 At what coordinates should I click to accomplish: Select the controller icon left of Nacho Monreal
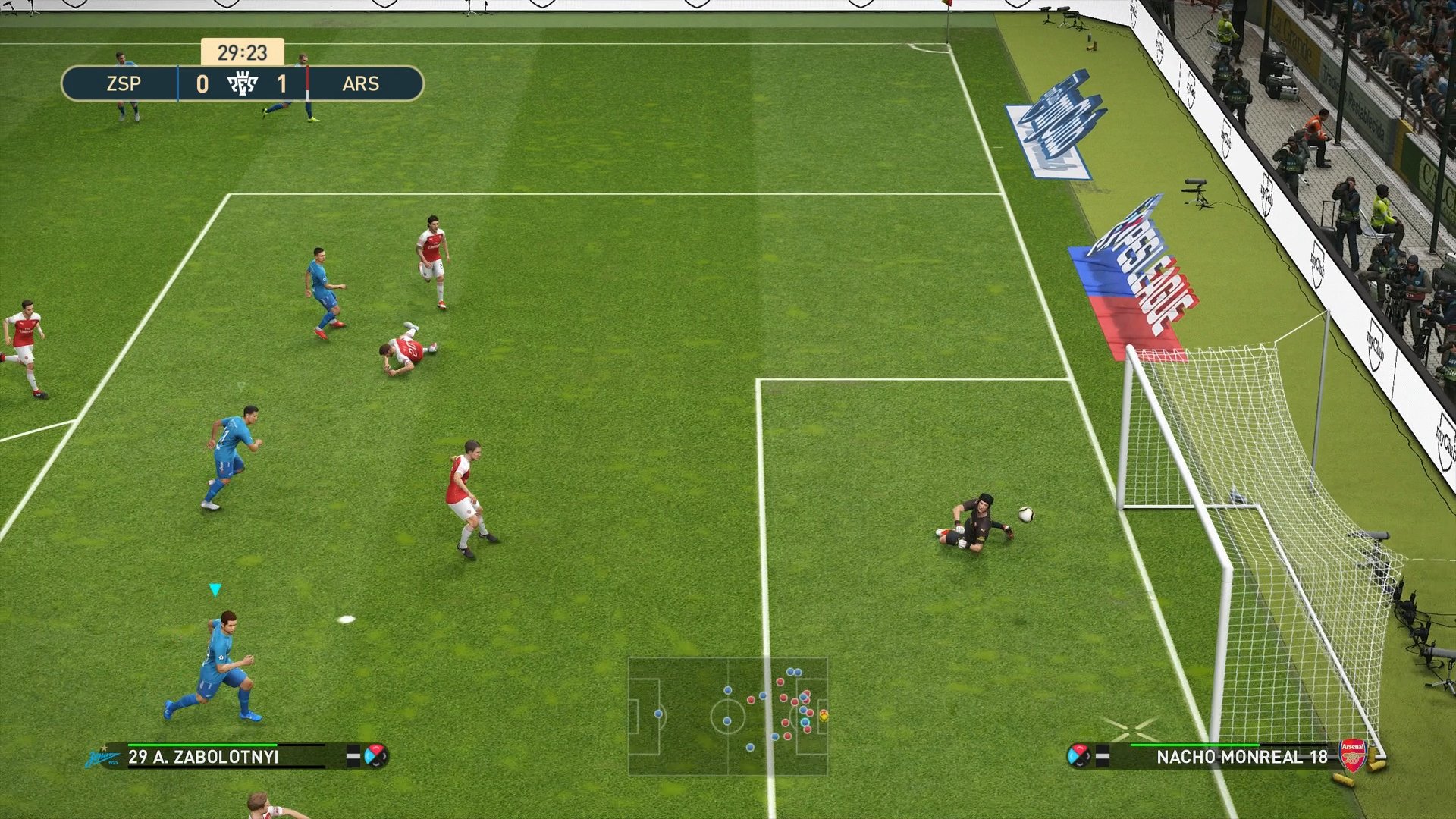(1079, 755)
